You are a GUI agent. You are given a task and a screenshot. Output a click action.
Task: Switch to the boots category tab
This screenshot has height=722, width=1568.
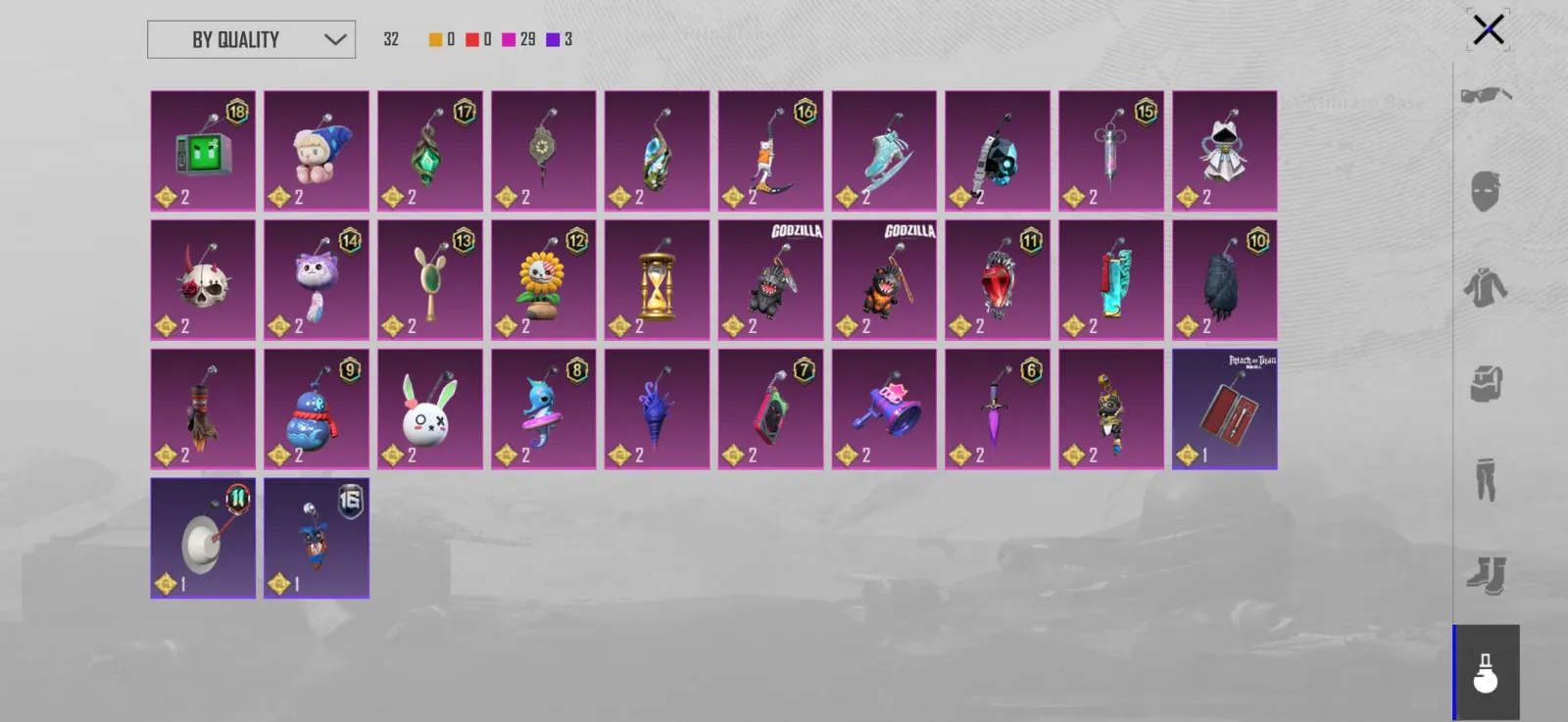[x=1486, y=575]
